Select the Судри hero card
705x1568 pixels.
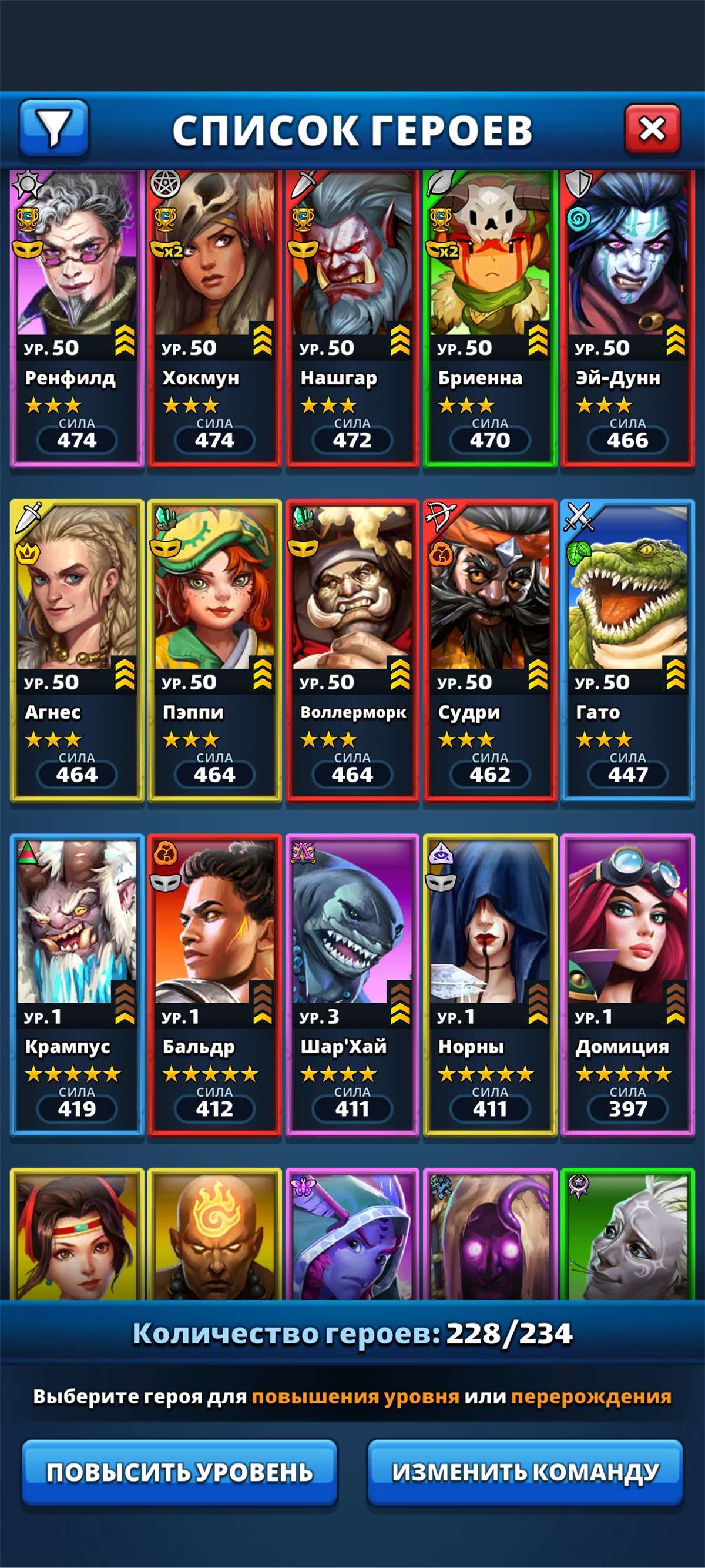[489, 650]
